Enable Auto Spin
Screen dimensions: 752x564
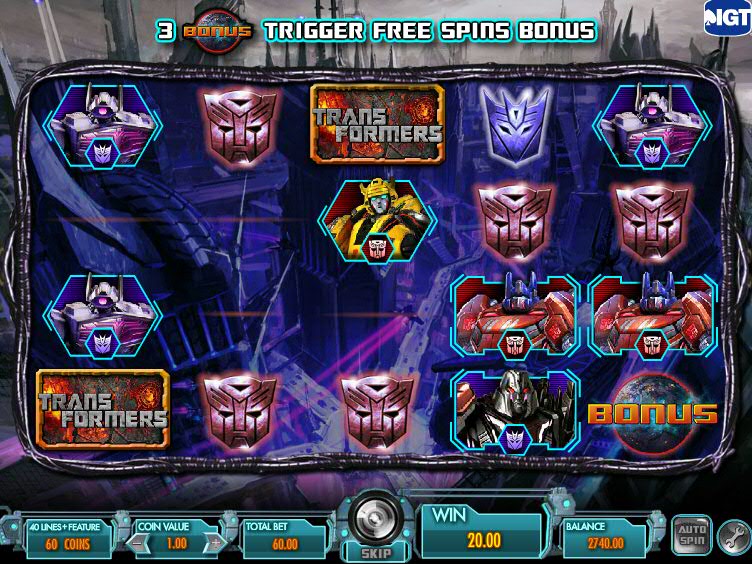pos(690,530)
